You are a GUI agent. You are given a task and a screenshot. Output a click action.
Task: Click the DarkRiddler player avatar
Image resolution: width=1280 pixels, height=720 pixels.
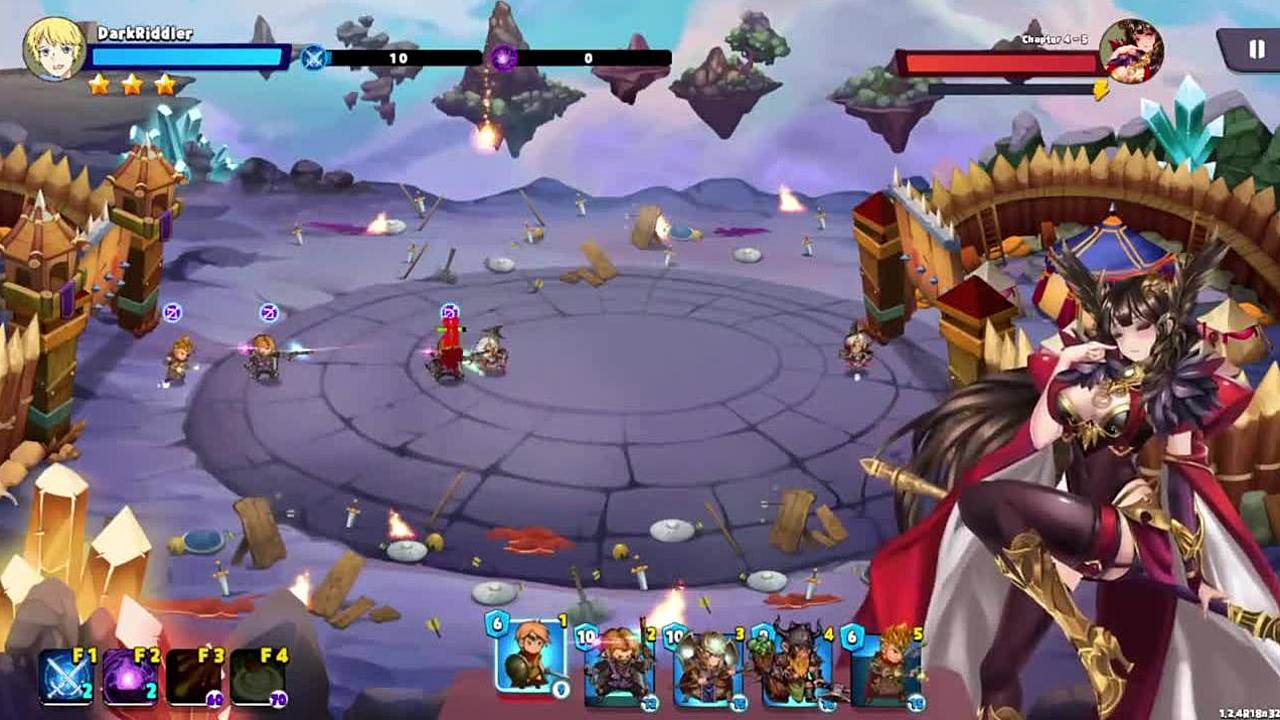tap(54, 48)
